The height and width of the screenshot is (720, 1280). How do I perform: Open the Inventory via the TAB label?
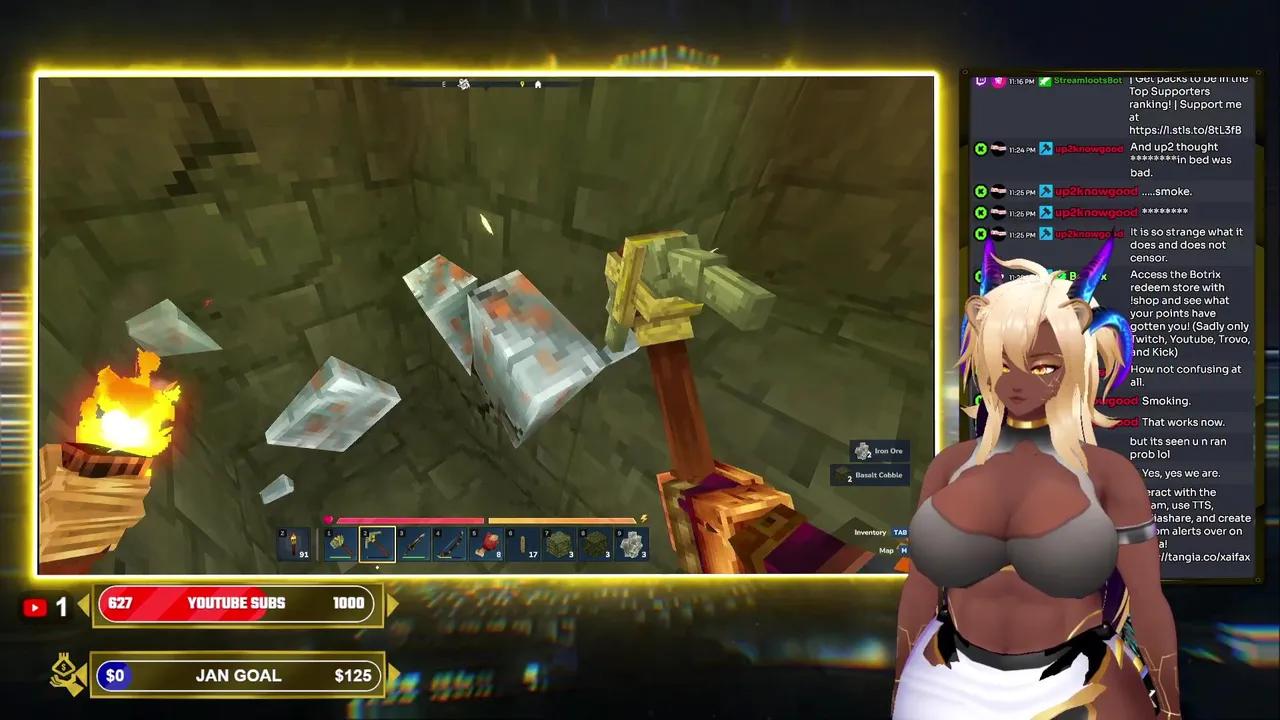click(900, 532)
